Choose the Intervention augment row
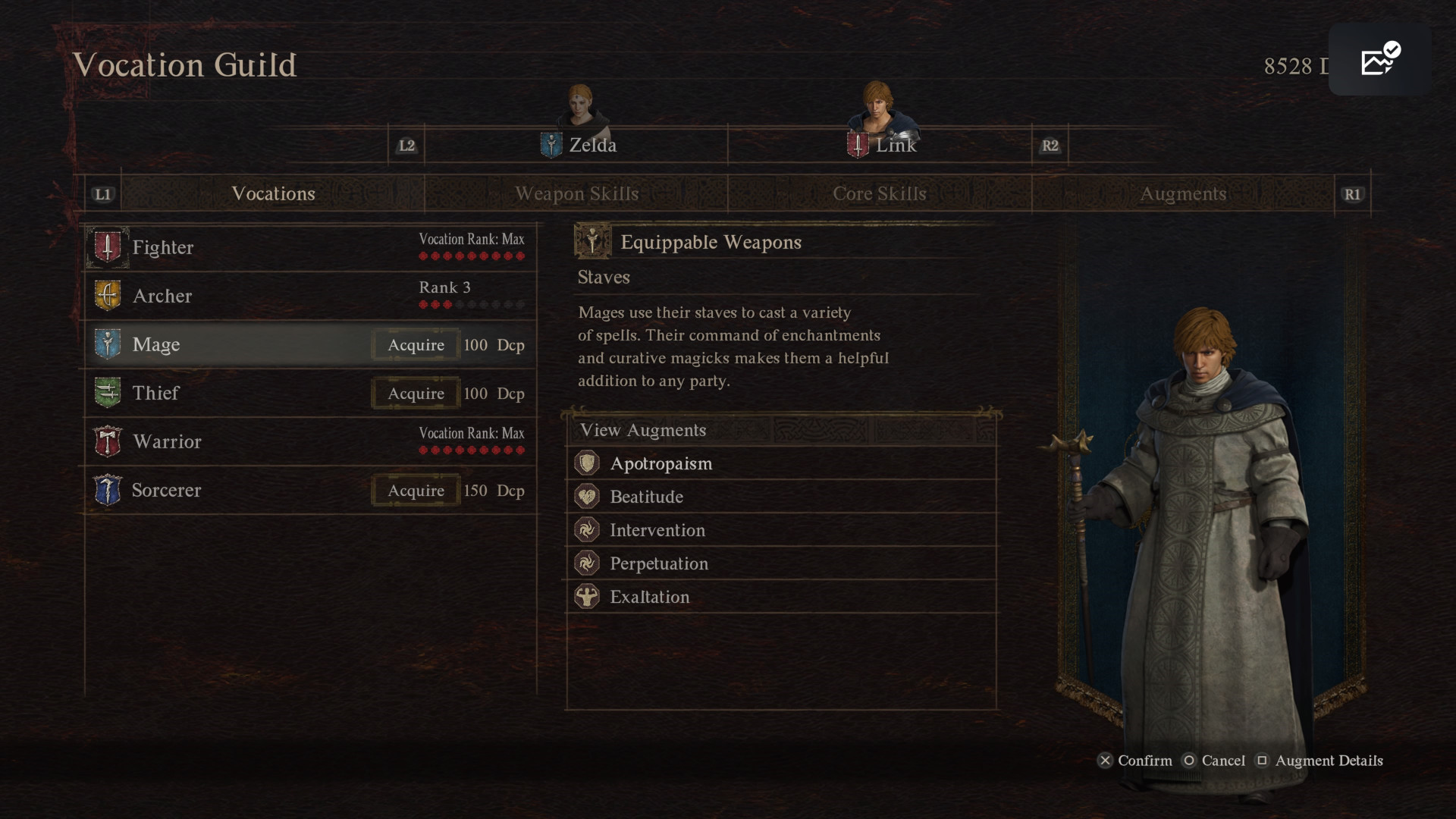This screenshot has width=1456, height=819. (x=781, y=530)
